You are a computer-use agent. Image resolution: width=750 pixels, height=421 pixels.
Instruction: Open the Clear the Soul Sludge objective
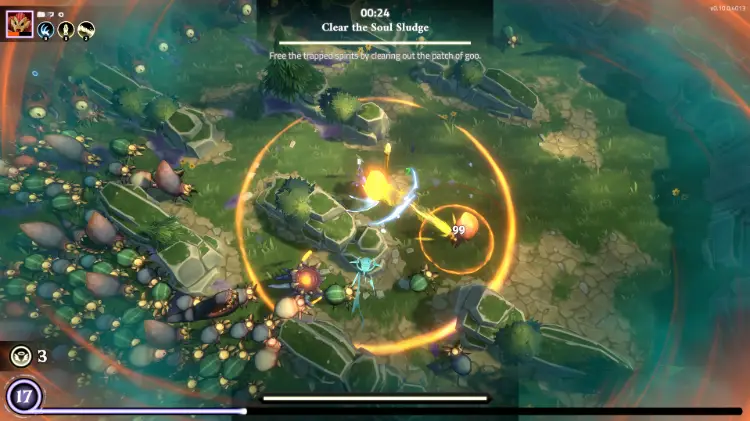pyautogui.click(x=374, y=27)
